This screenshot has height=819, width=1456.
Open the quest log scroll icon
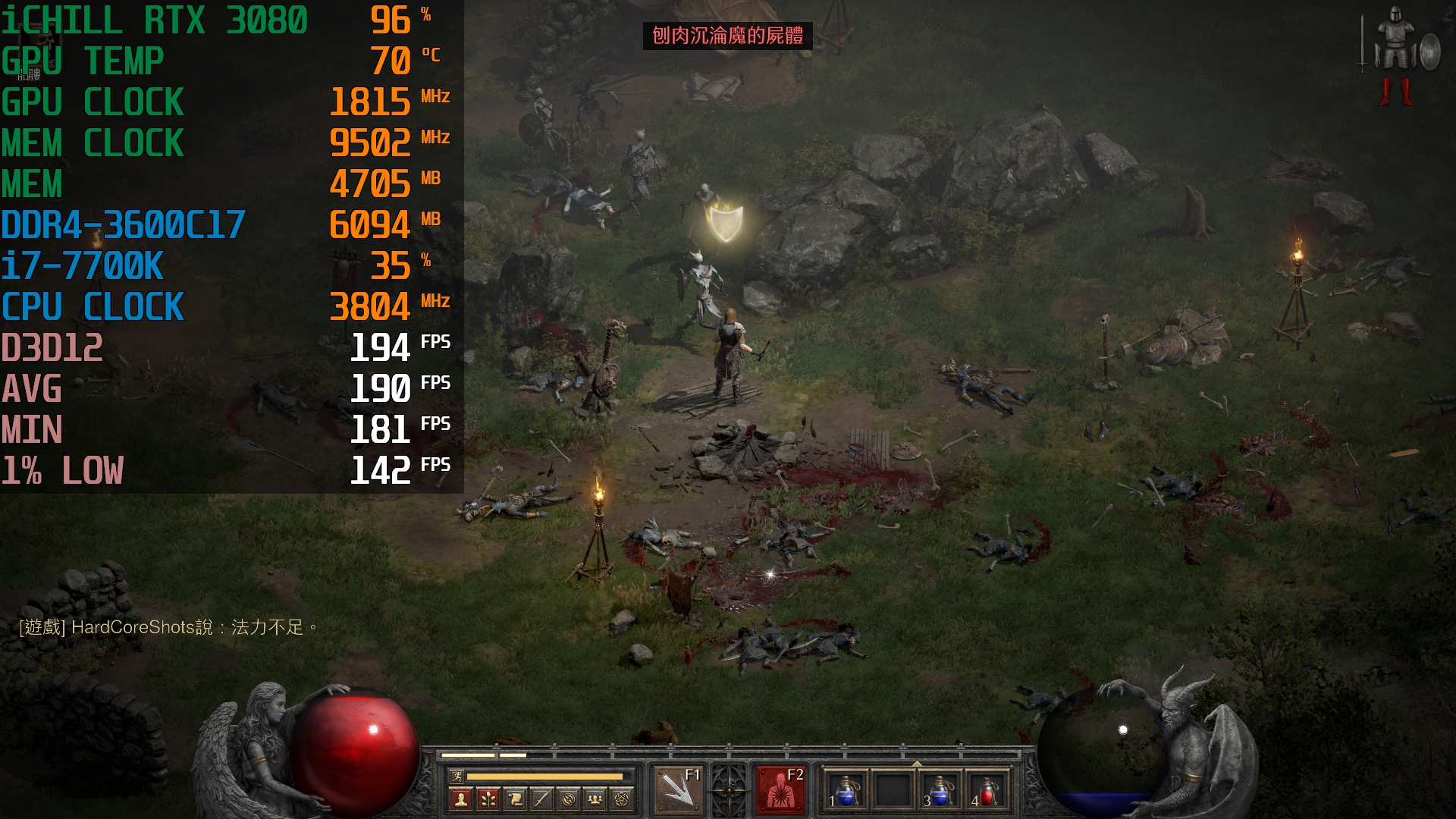coord(515,799)
